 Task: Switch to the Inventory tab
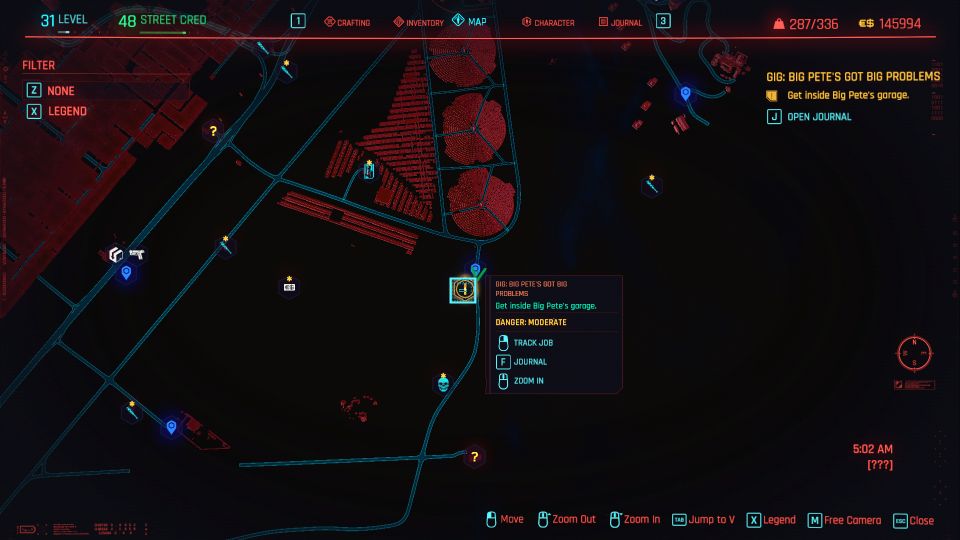tap(418, 22)
